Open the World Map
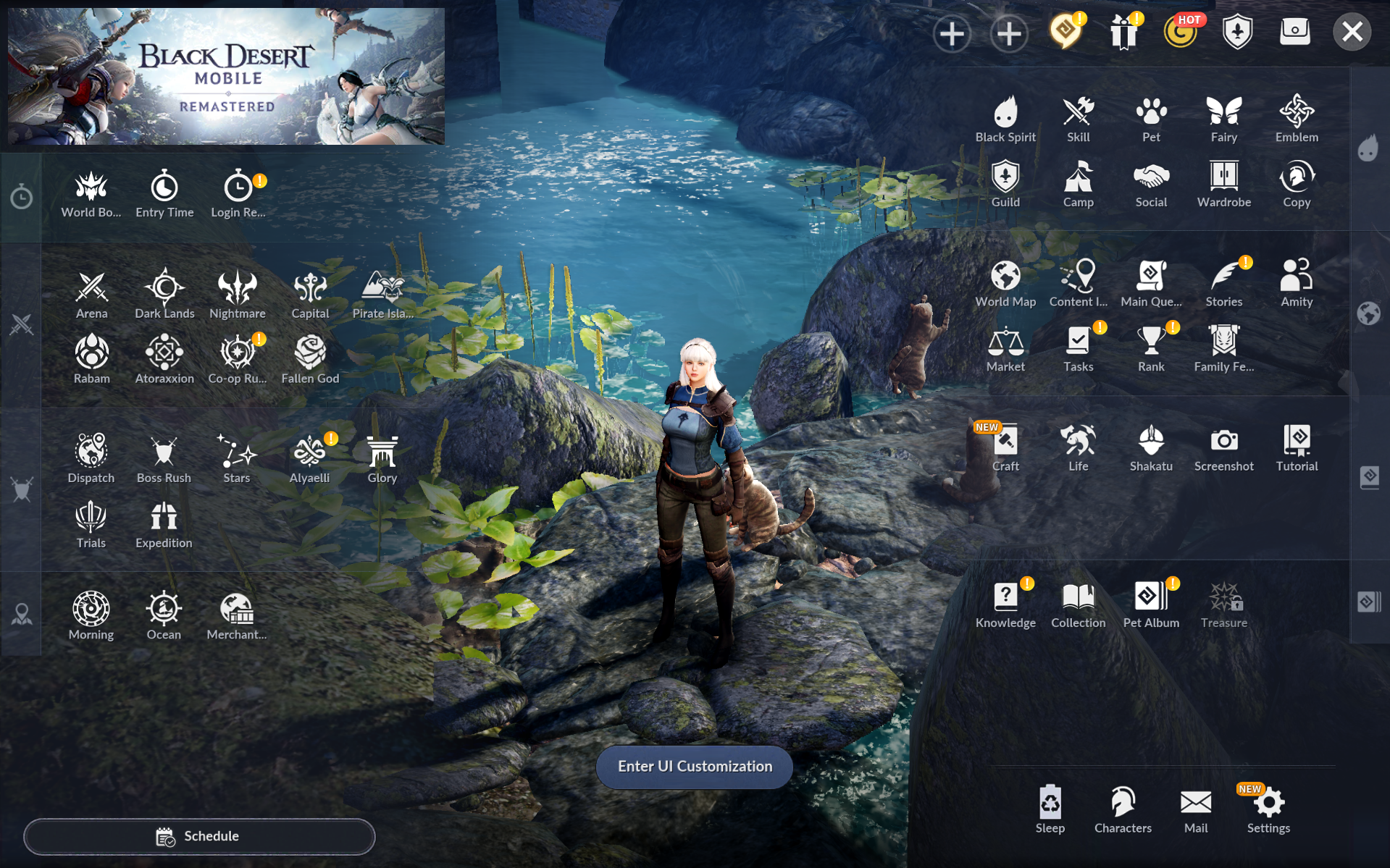Viewport: 1390px width, 868px height. point(1005,284)
